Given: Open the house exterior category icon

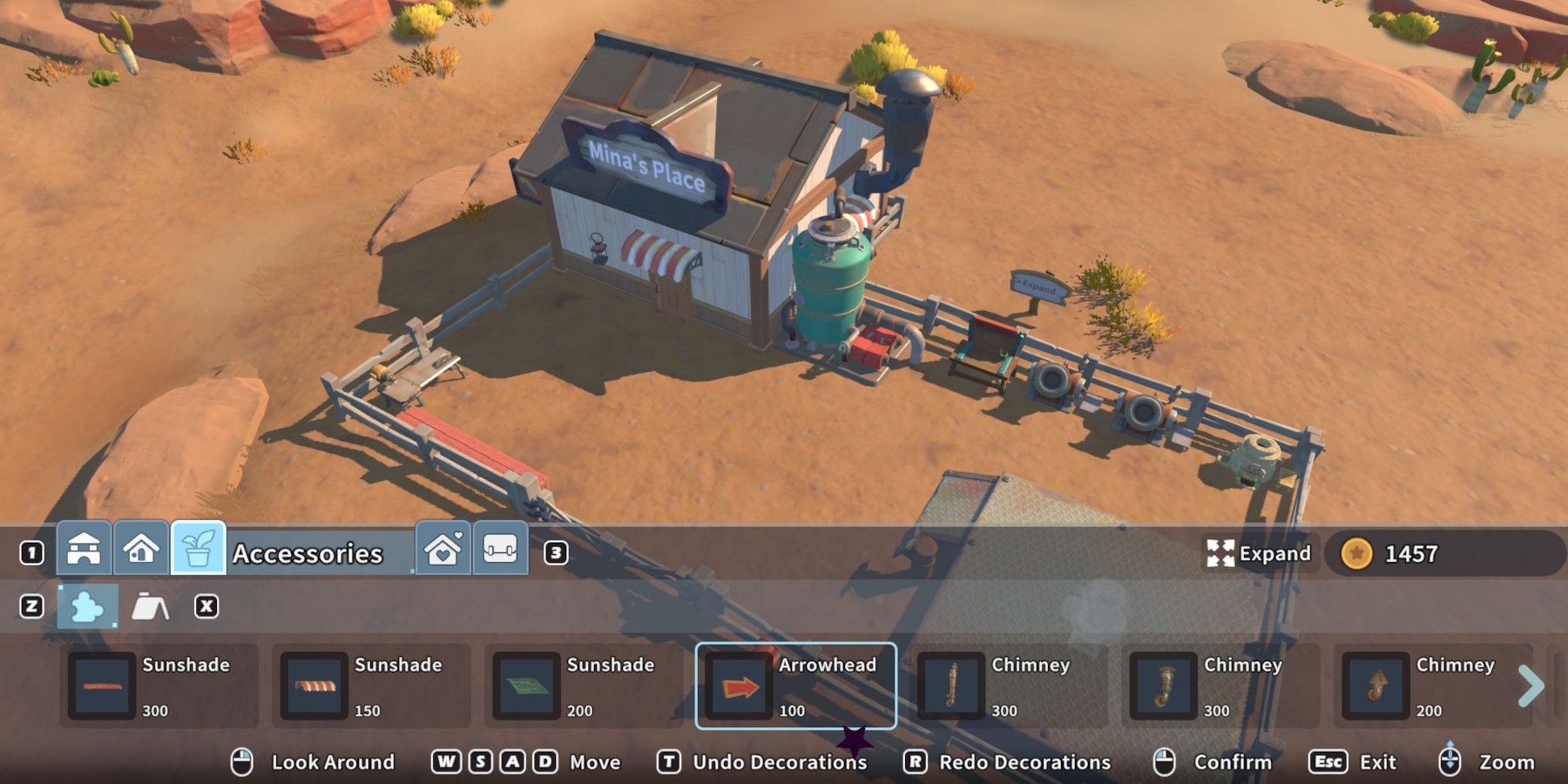Looking at the screenshot, I should pyautogui.click(x=142, y=551).
